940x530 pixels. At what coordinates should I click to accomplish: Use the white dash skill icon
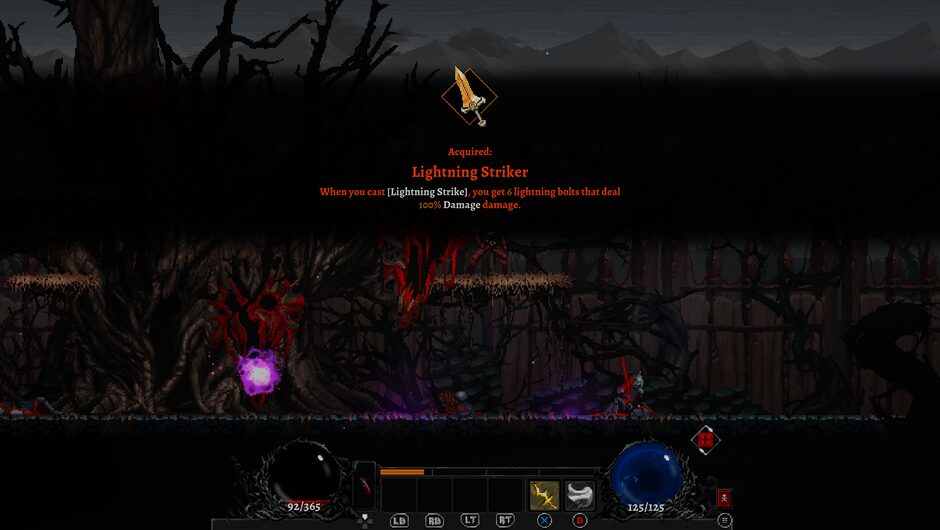(580, 495)
